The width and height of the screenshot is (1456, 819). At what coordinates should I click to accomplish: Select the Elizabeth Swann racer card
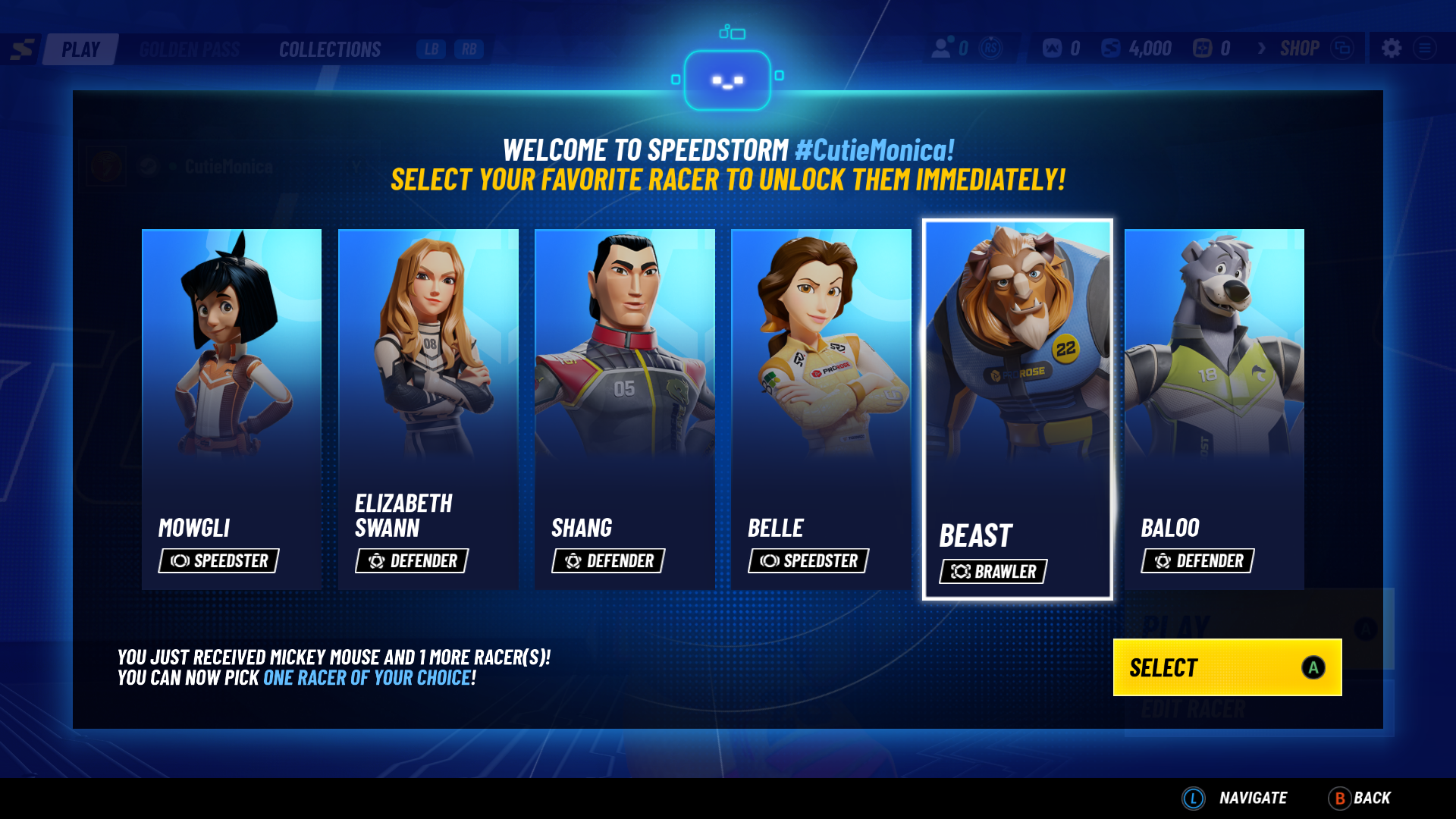(427, 409)
